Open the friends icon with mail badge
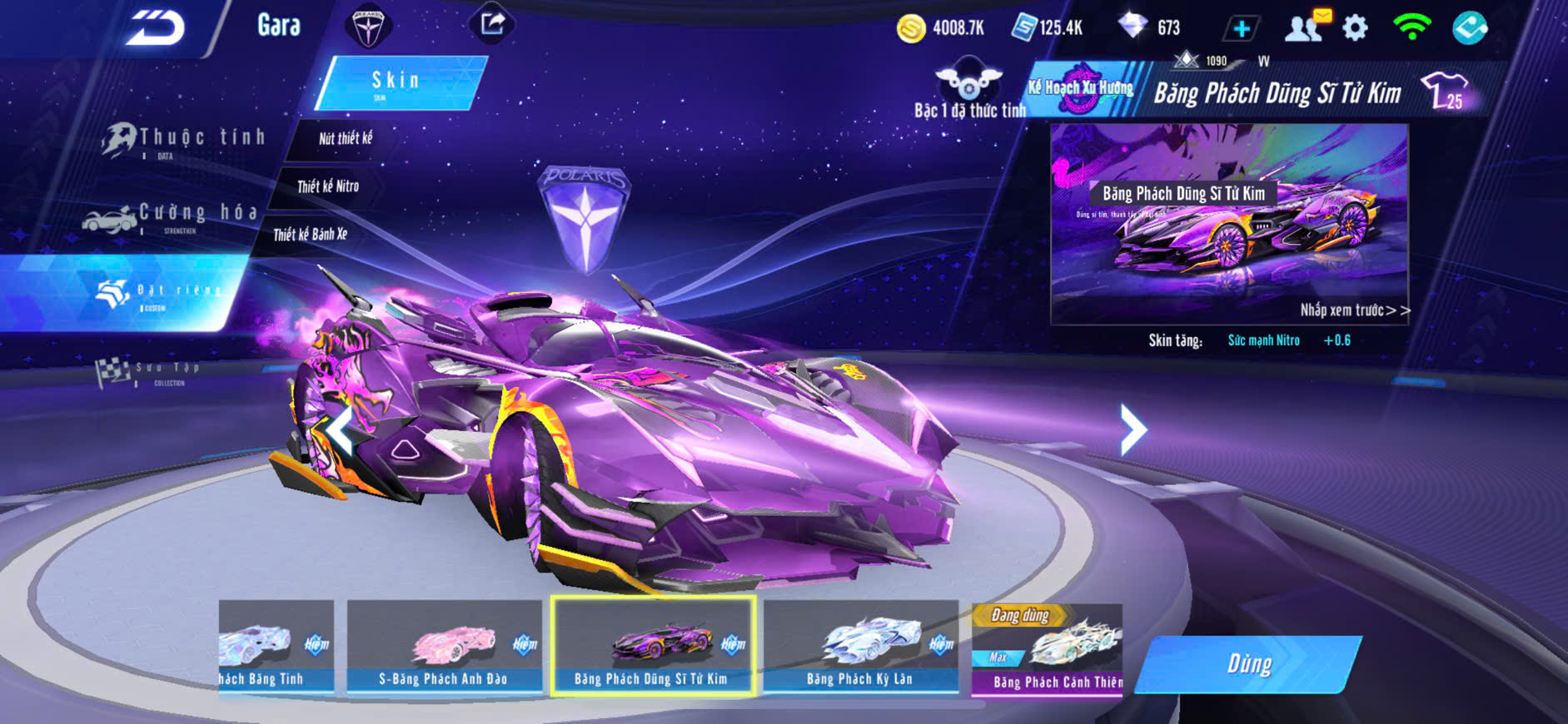Viewport: 1568px width, 724px height. coord(1305,27)
